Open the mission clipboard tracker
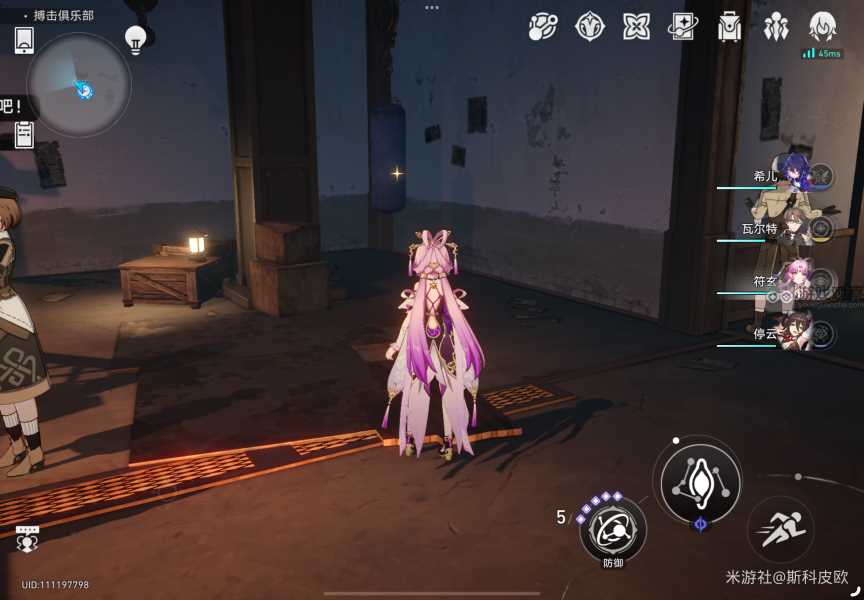 25,134
